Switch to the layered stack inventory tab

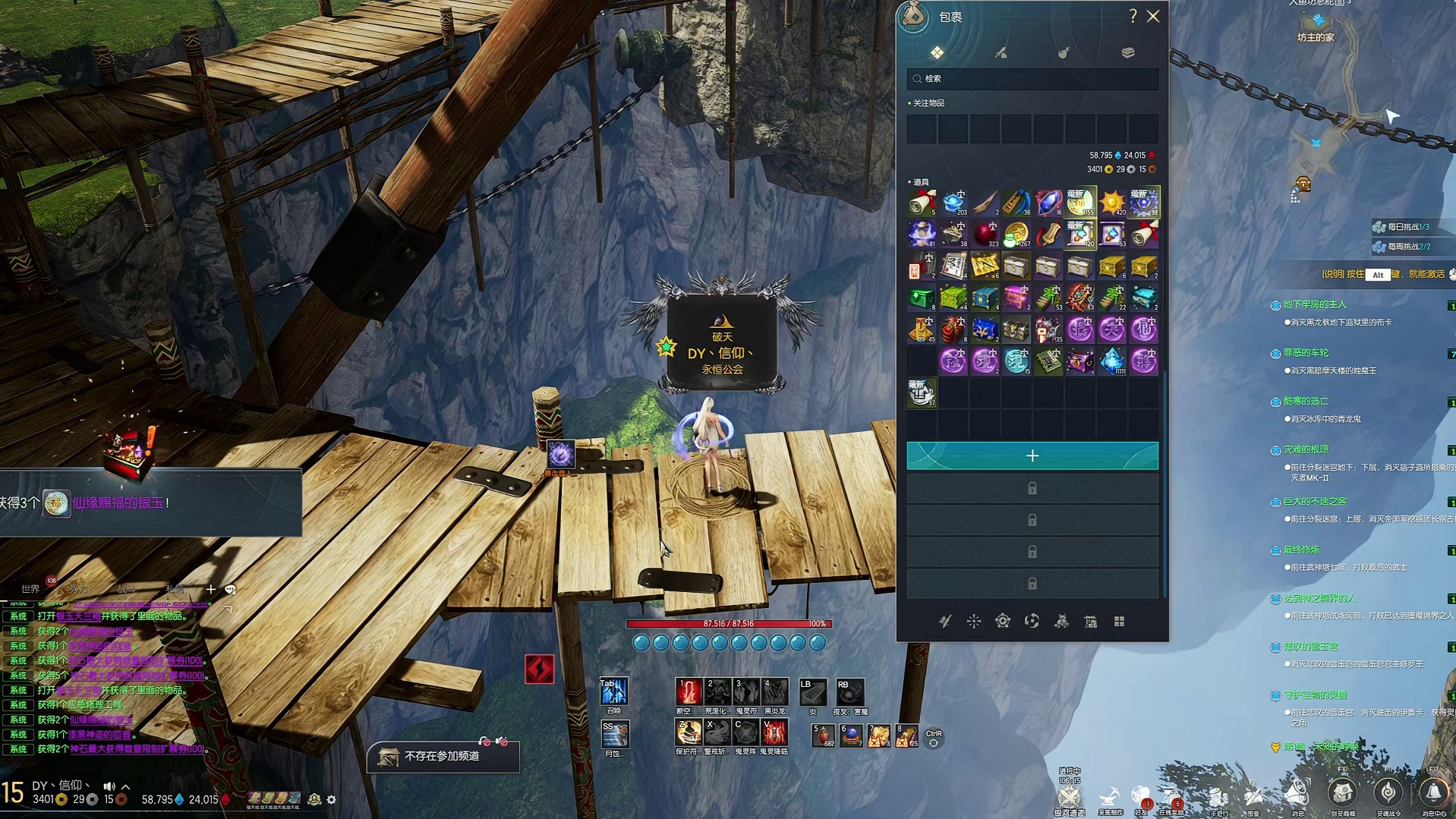tap(1127, 52)
